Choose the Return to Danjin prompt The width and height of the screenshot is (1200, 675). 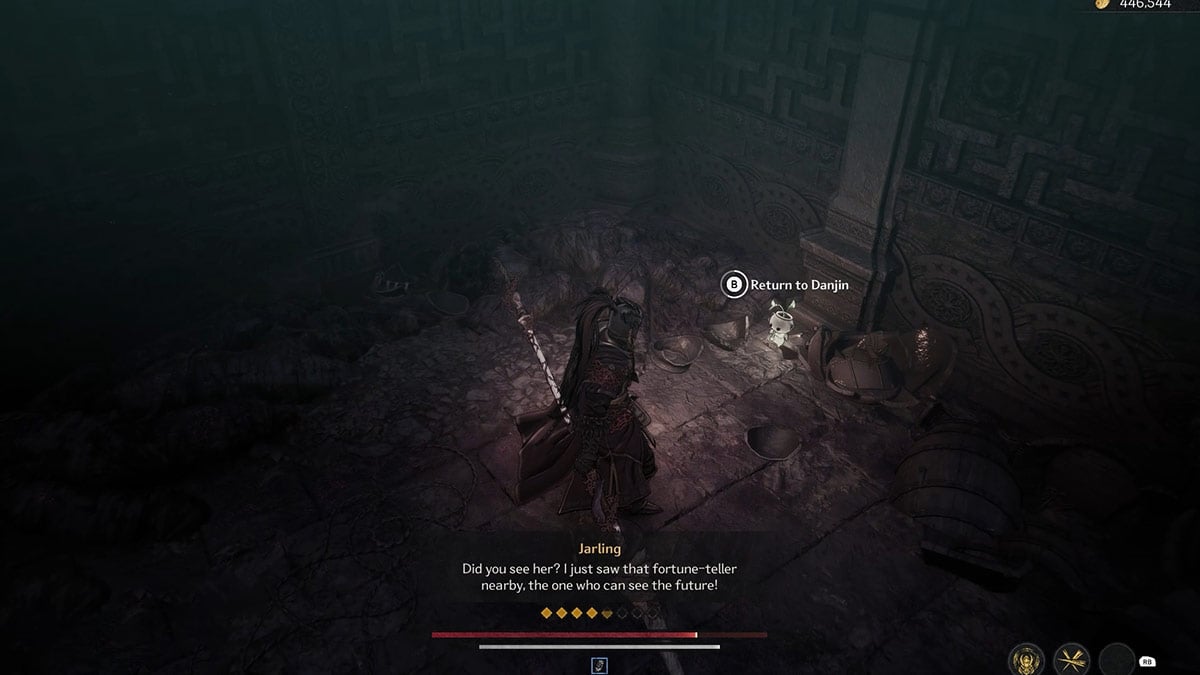click(786, 285)
